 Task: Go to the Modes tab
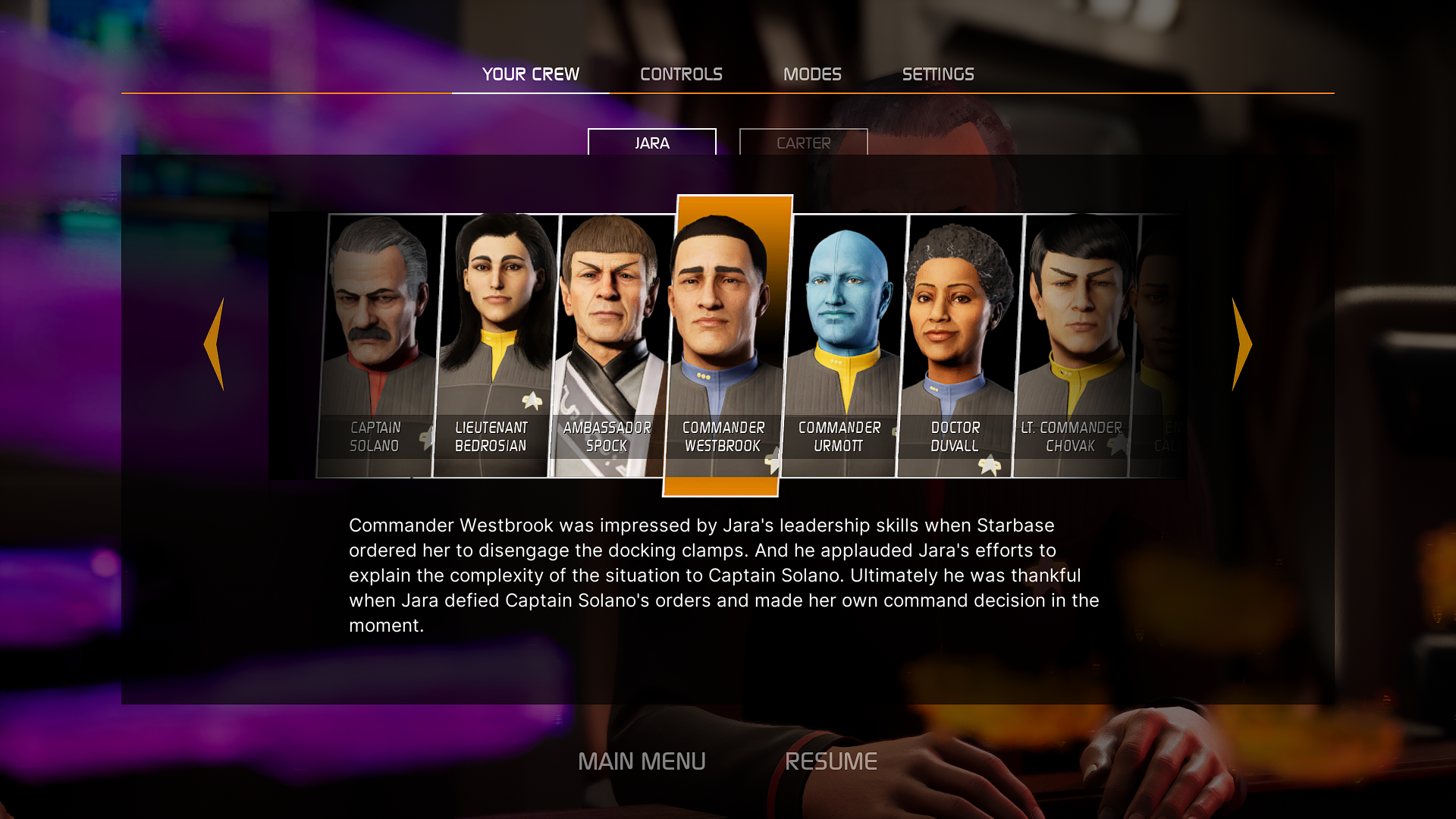pyautogui.click(x=812, y=74)
